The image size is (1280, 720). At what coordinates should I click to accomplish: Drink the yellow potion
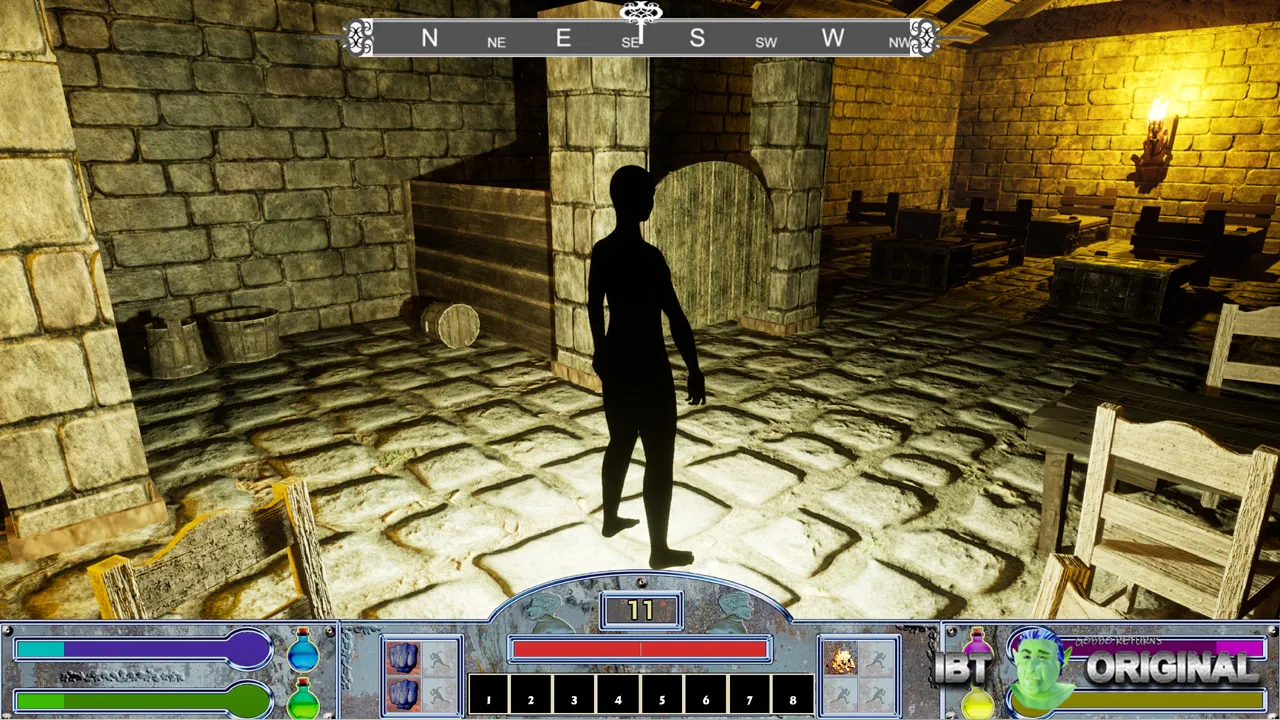(x=977, y=701)
